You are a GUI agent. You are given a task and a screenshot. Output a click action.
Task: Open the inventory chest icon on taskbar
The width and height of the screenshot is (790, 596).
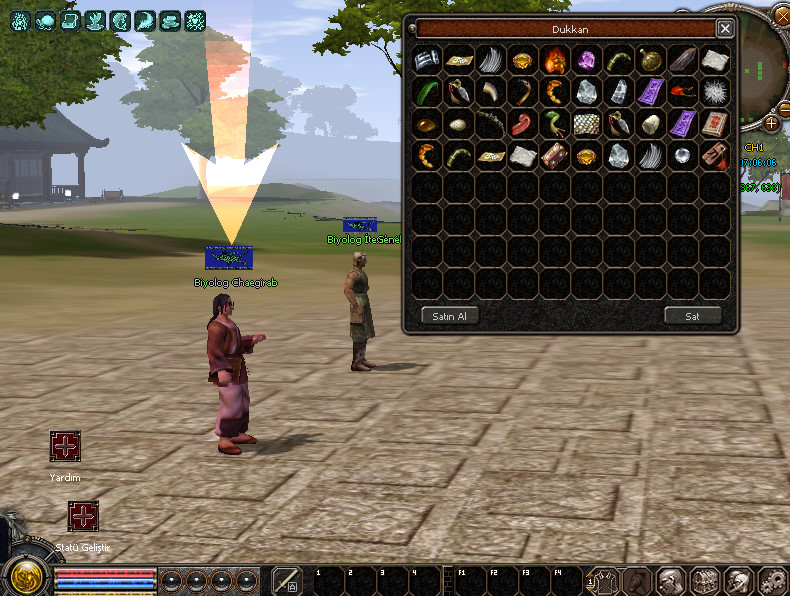704,580
